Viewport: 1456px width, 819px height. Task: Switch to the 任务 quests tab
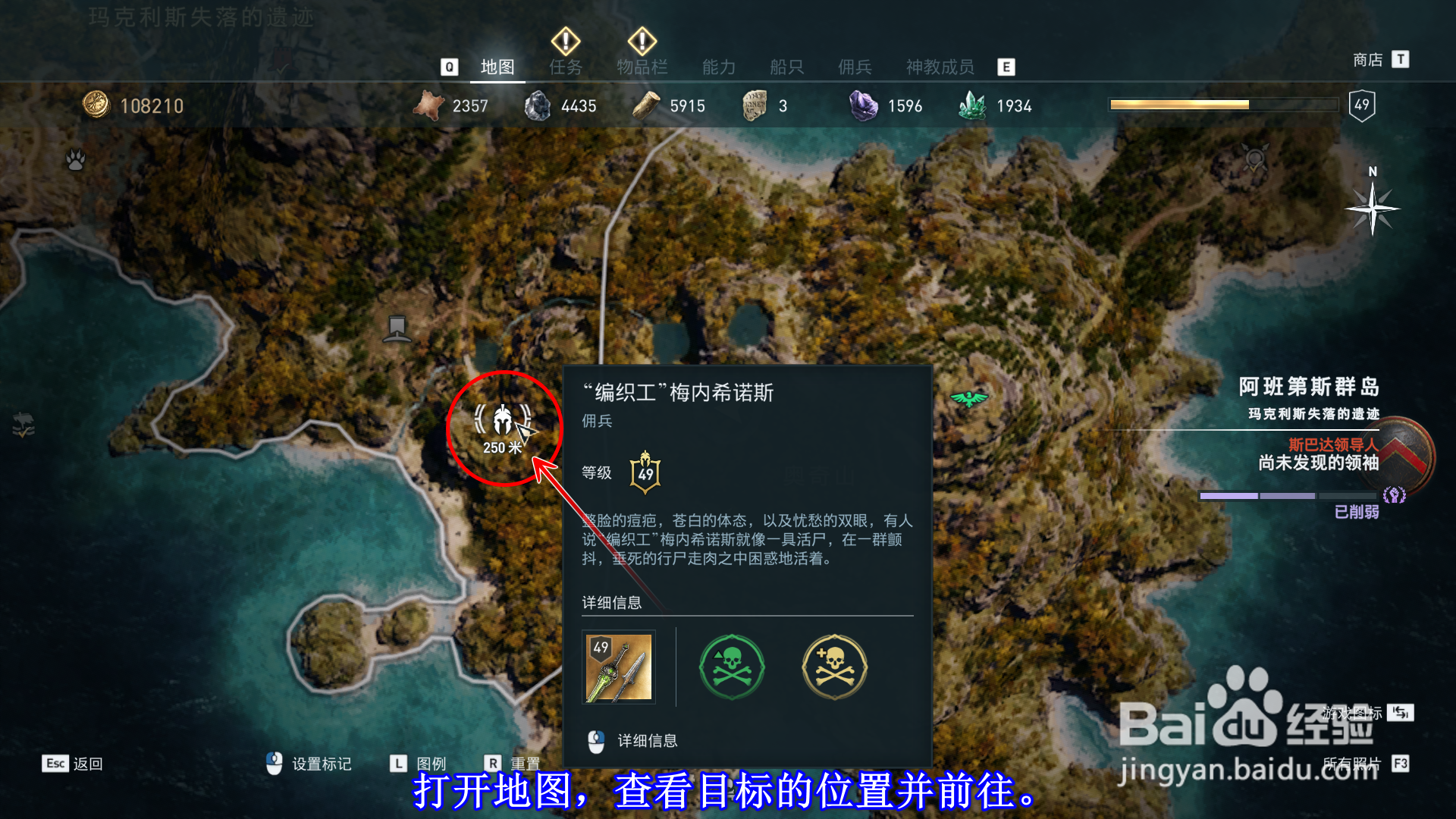[564, 67]
